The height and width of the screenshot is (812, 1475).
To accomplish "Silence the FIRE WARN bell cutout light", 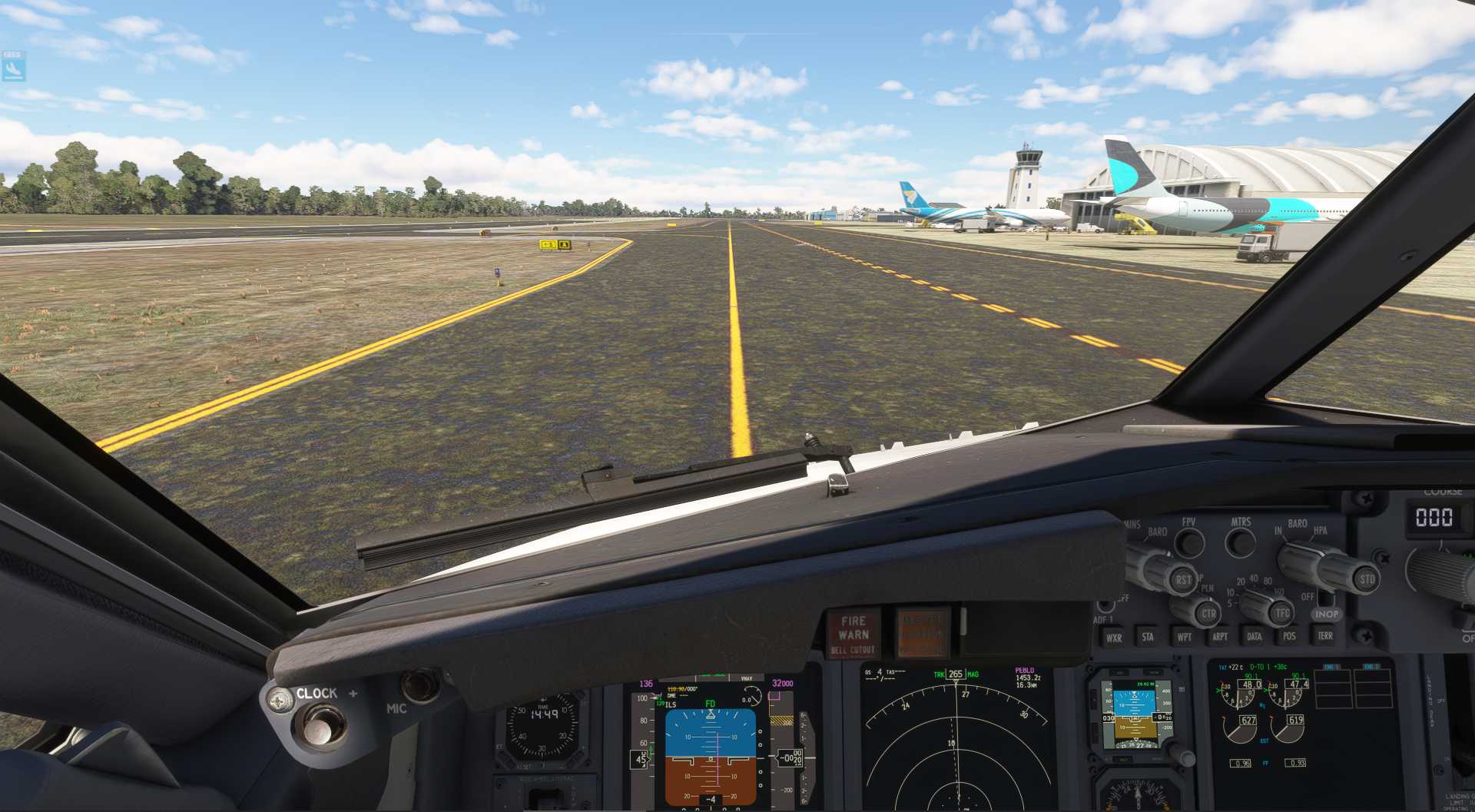I will point(853,635).
